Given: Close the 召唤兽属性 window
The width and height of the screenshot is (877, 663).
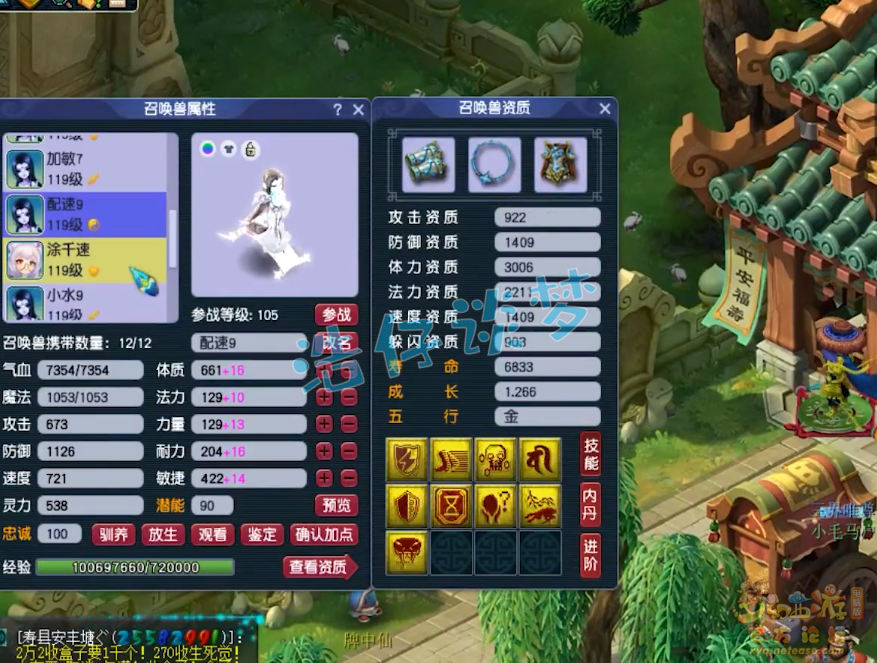Looking at the screenshot, I should 359,110.
